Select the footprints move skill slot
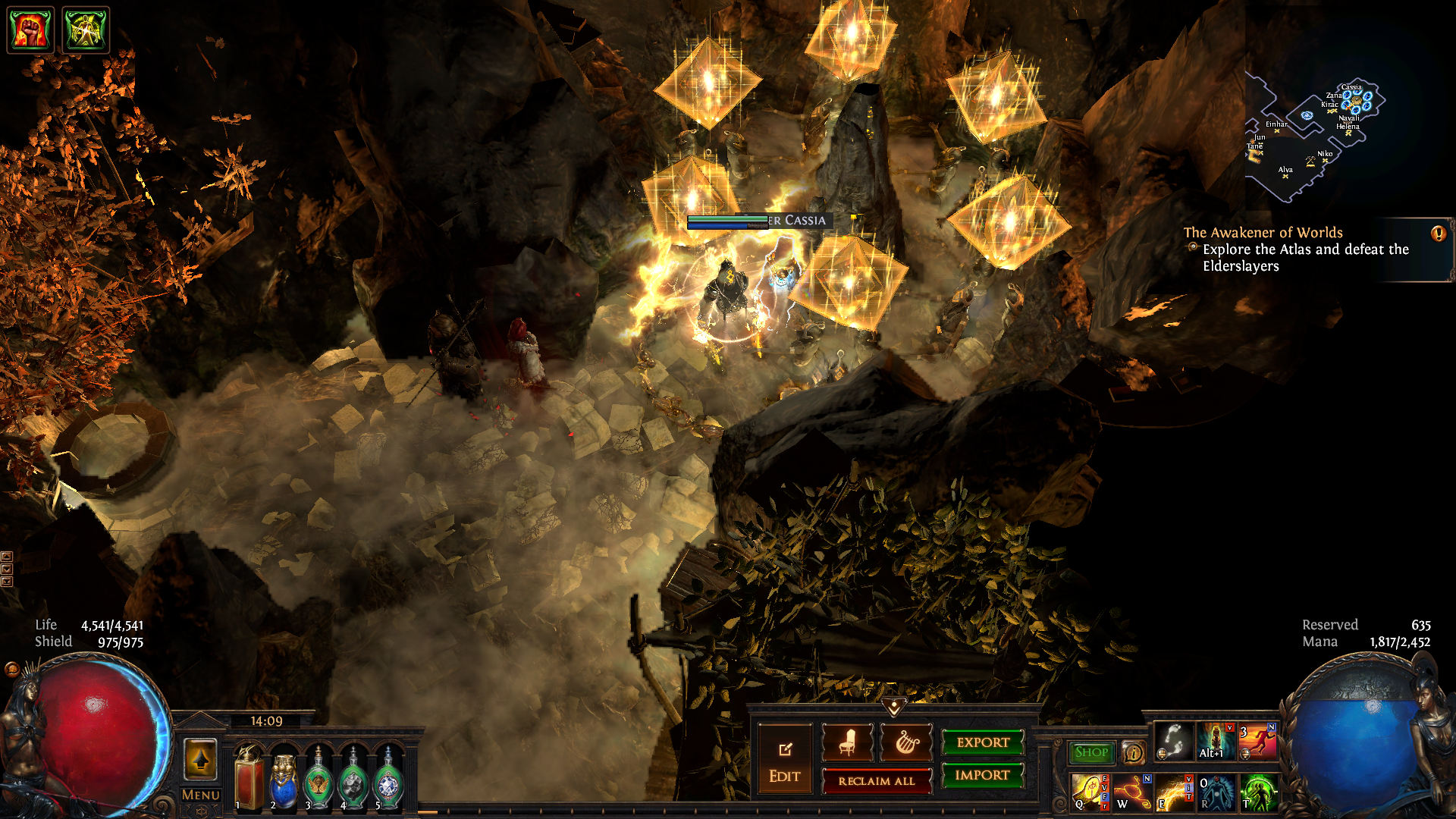This screenshot has height=819, width=1456. tap(1173, 741)
